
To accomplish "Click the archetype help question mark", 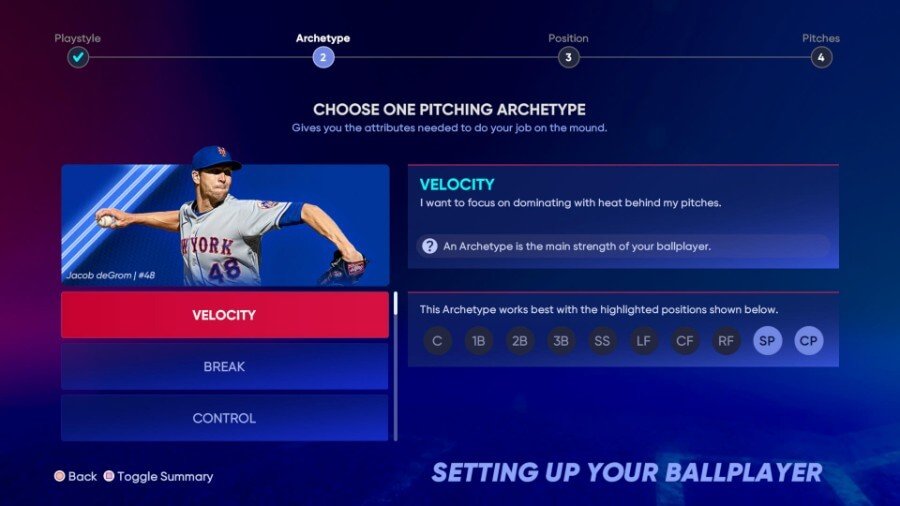I will tap(430, 246).
